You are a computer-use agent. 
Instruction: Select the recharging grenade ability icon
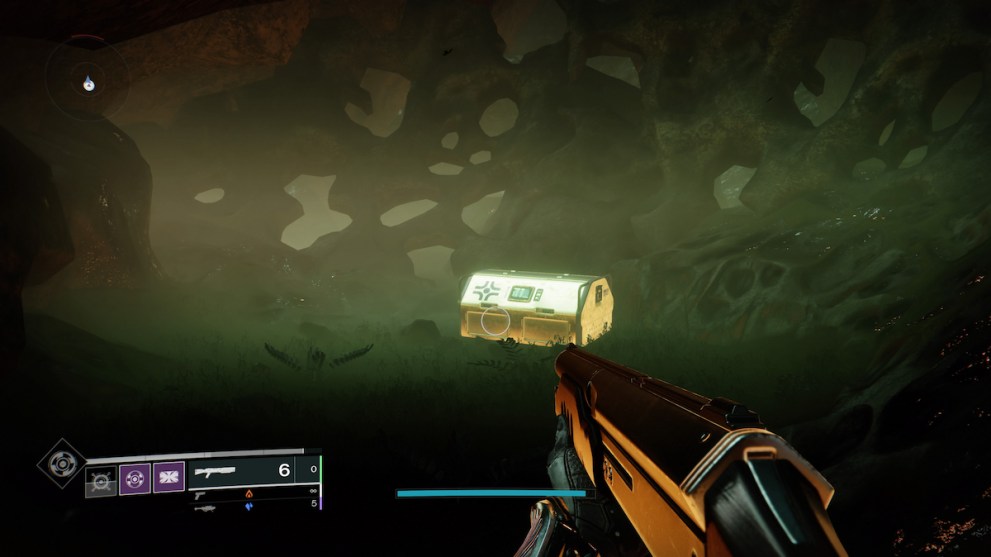pos(100,480)
